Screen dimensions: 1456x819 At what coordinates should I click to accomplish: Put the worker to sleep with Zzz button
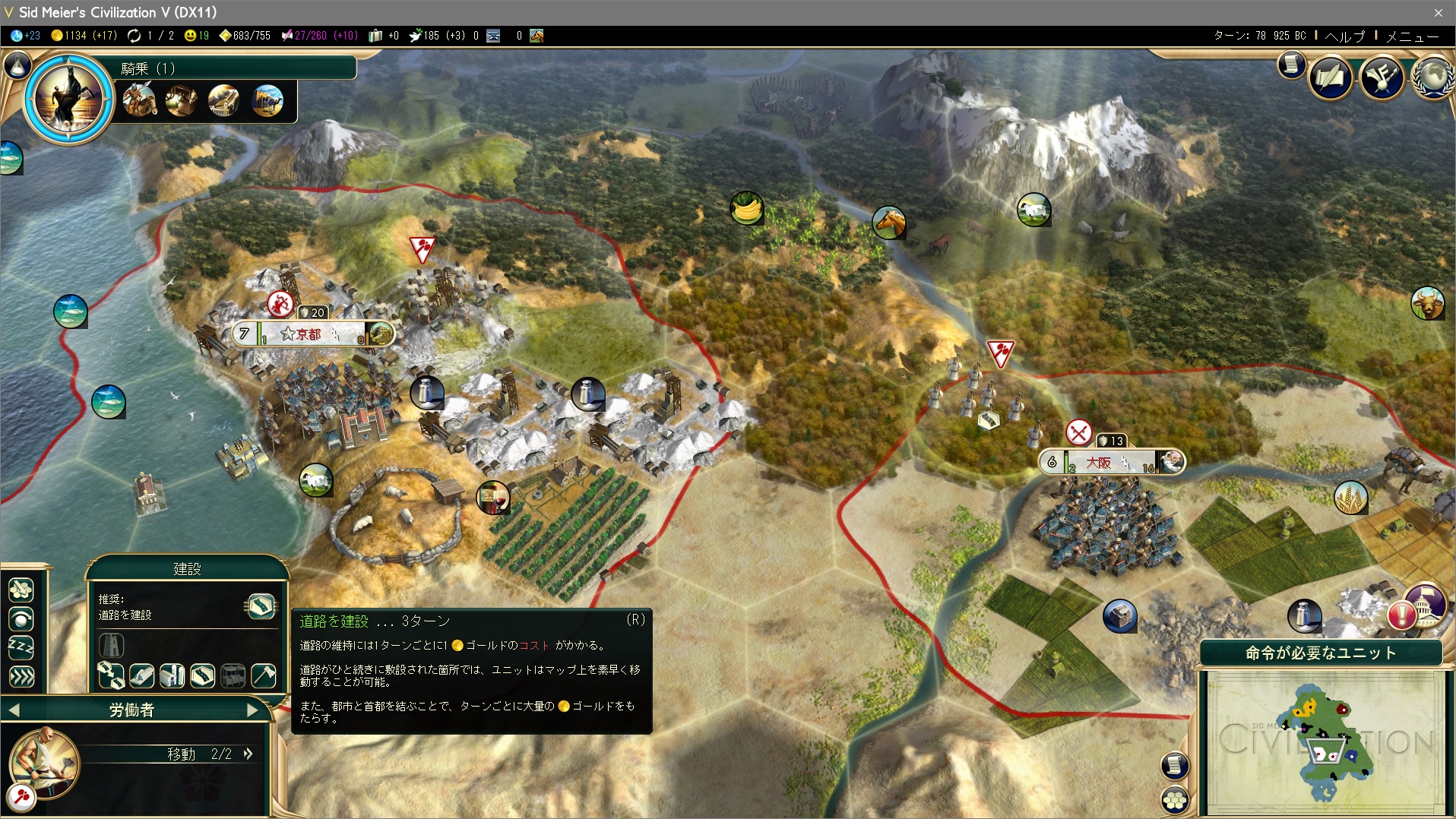(21, 647)
